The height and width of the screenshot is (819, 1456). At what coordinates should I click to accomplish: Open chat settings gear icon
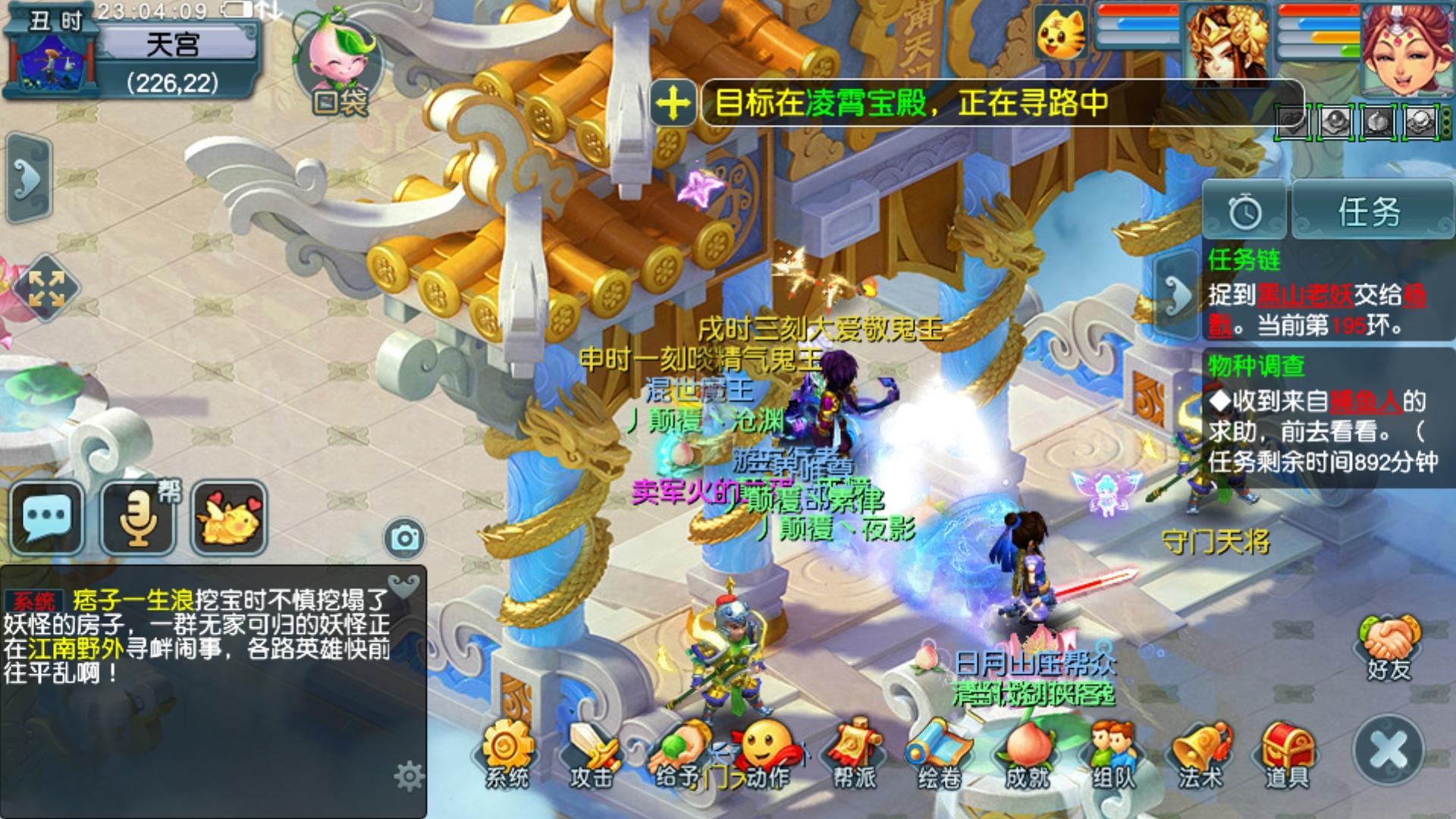[x=409, y=777]
